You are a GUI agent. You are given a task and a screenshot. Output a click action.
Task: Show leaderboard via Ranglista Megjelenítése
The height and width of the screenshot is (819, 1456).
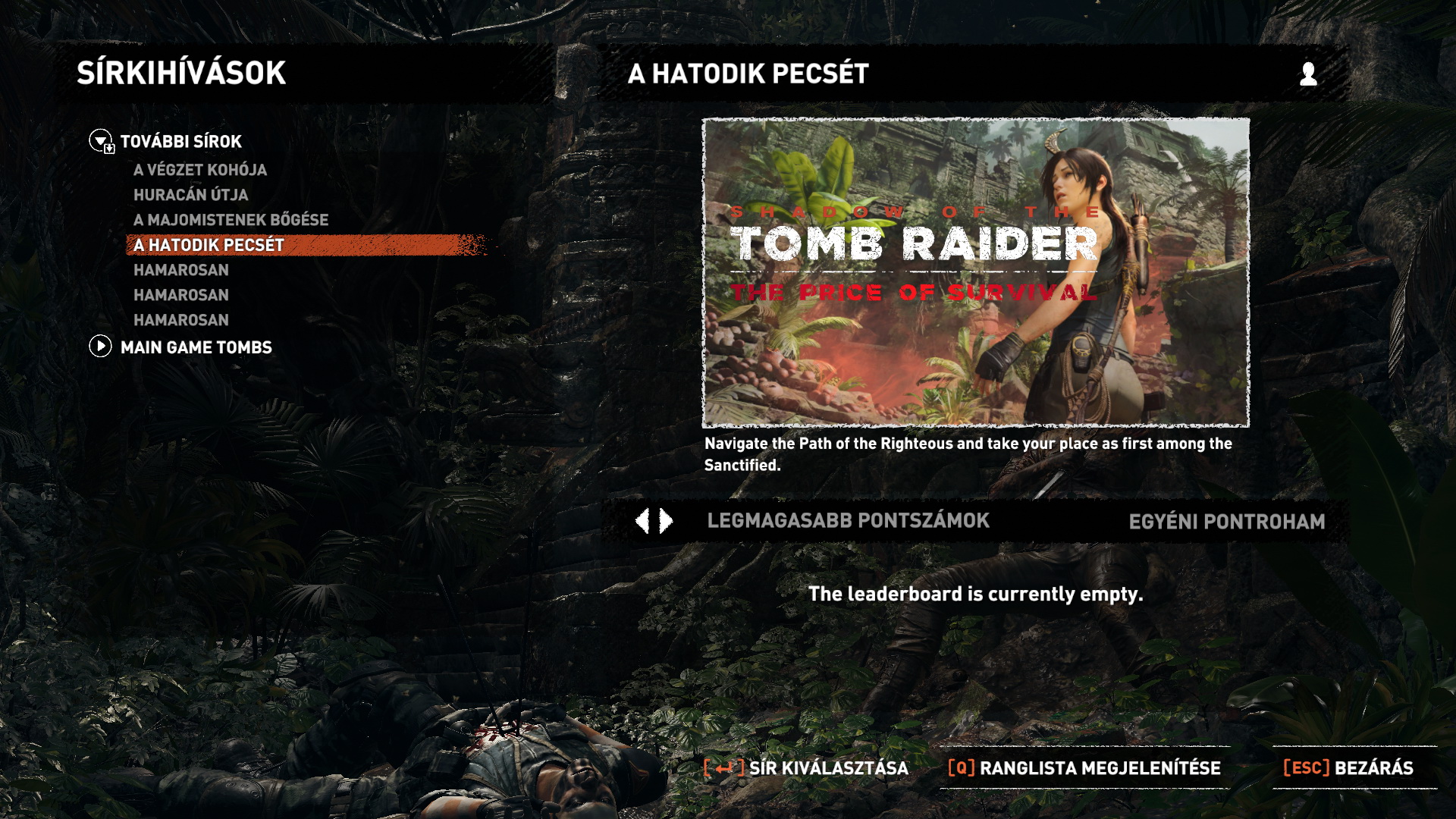1084,767
